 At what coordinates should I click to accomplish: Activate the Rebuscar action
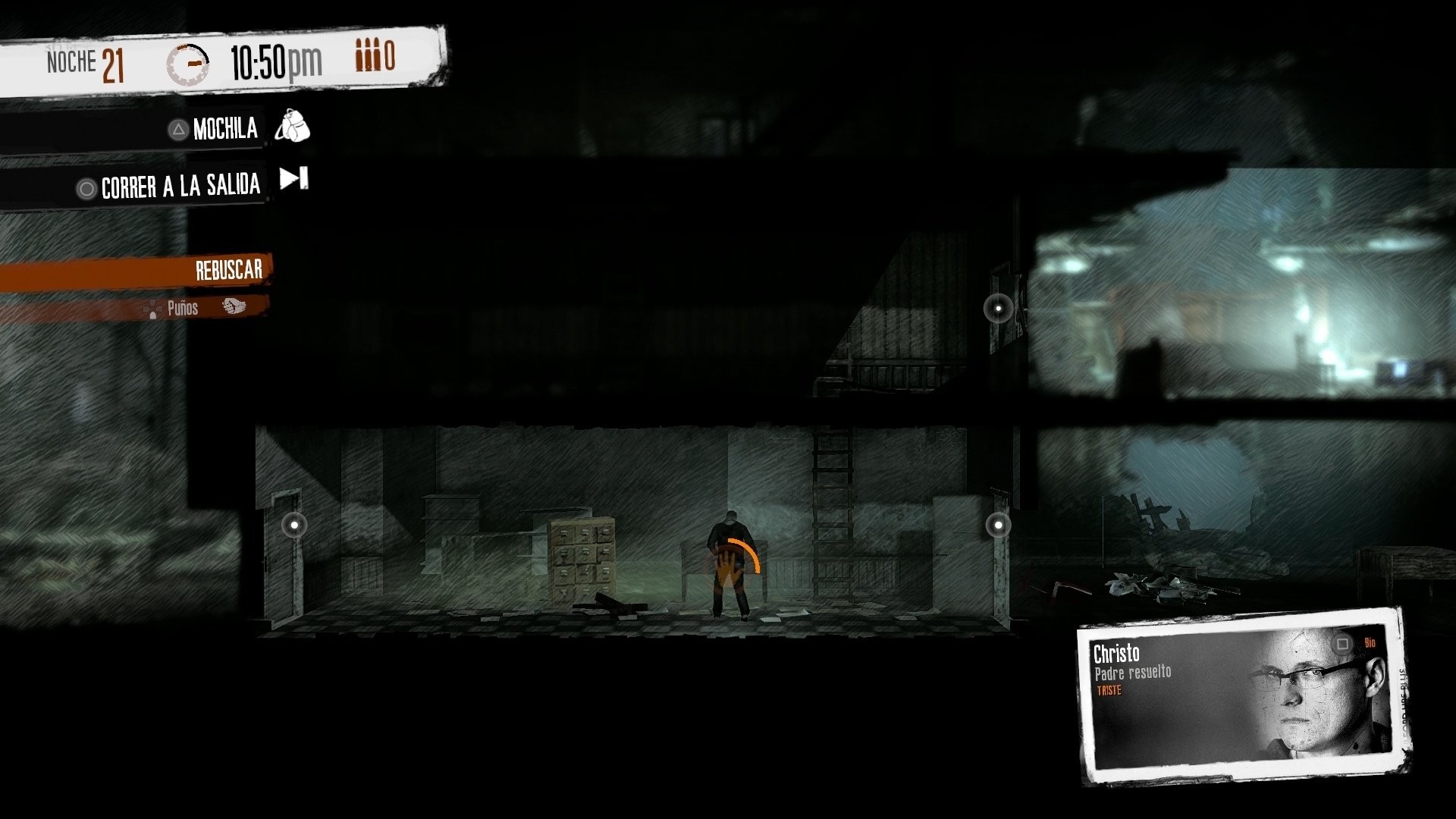click(x=227, y=269)
